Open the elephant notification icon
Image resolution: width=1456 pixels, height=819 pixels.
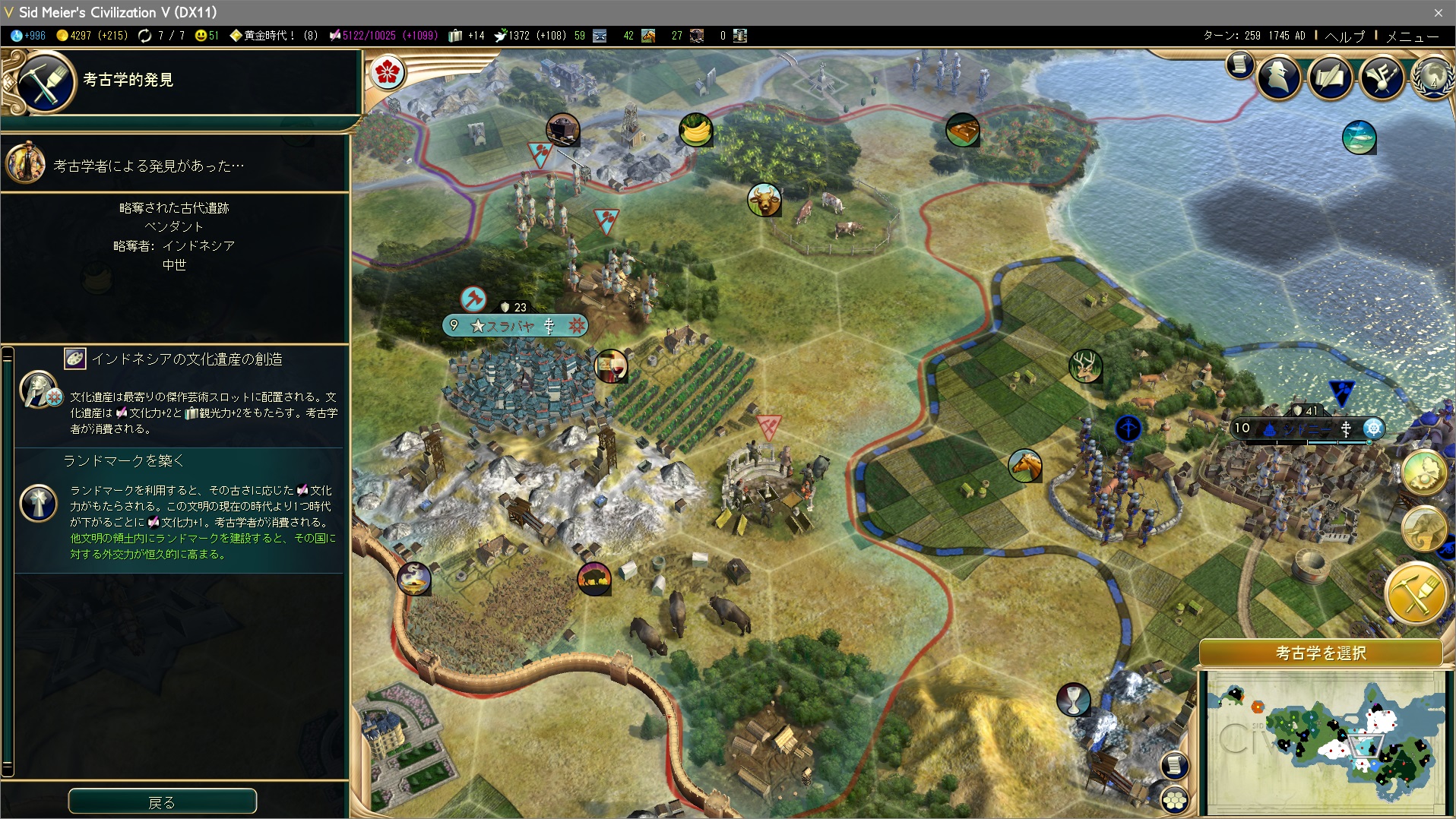tap(1423, 529)
